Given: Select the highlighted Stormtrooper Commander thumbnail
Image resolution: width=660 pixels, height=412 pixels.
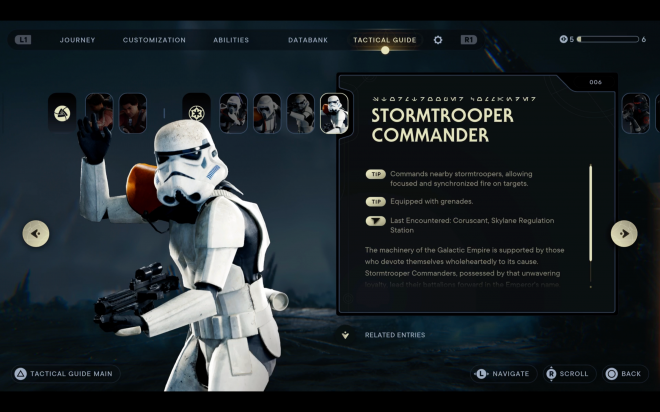Looking at the screenshot, I should (334, 113).
